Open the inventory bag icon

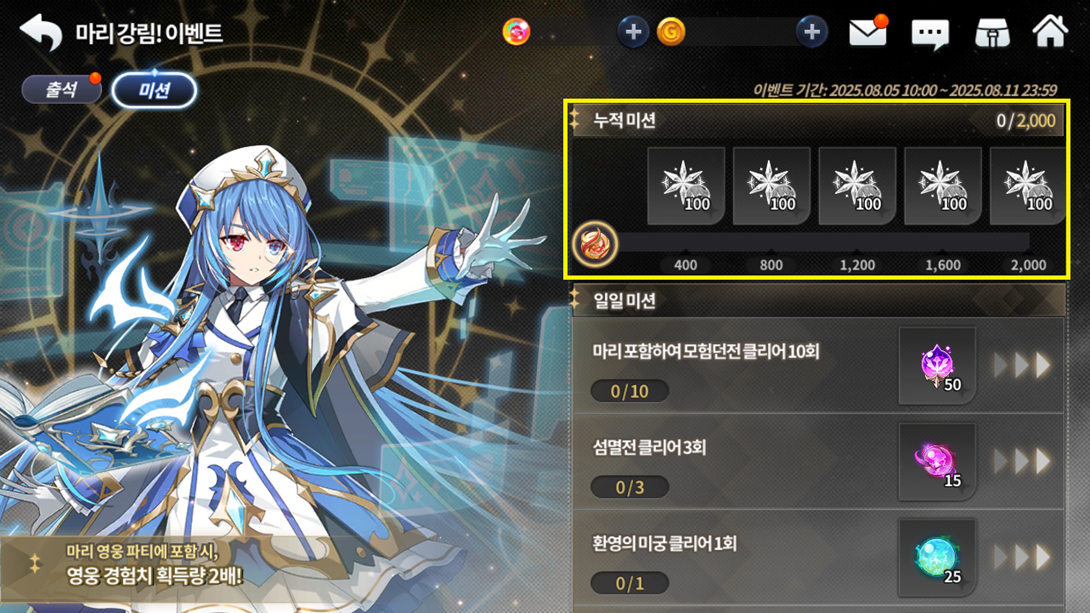[991, 33]
